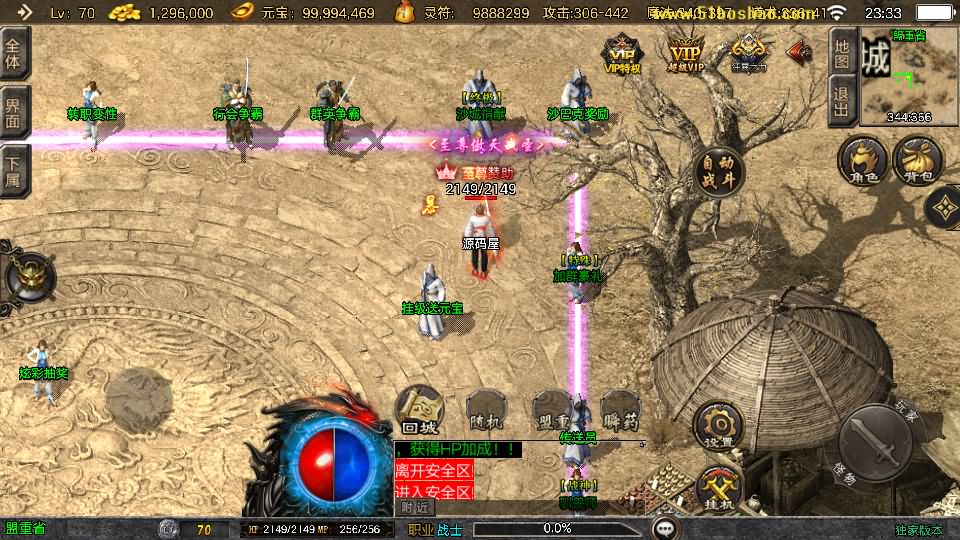Use the 回城 return-to-town scroll
This screenshot has width=960, height=540.
click(x=419, y=410)
